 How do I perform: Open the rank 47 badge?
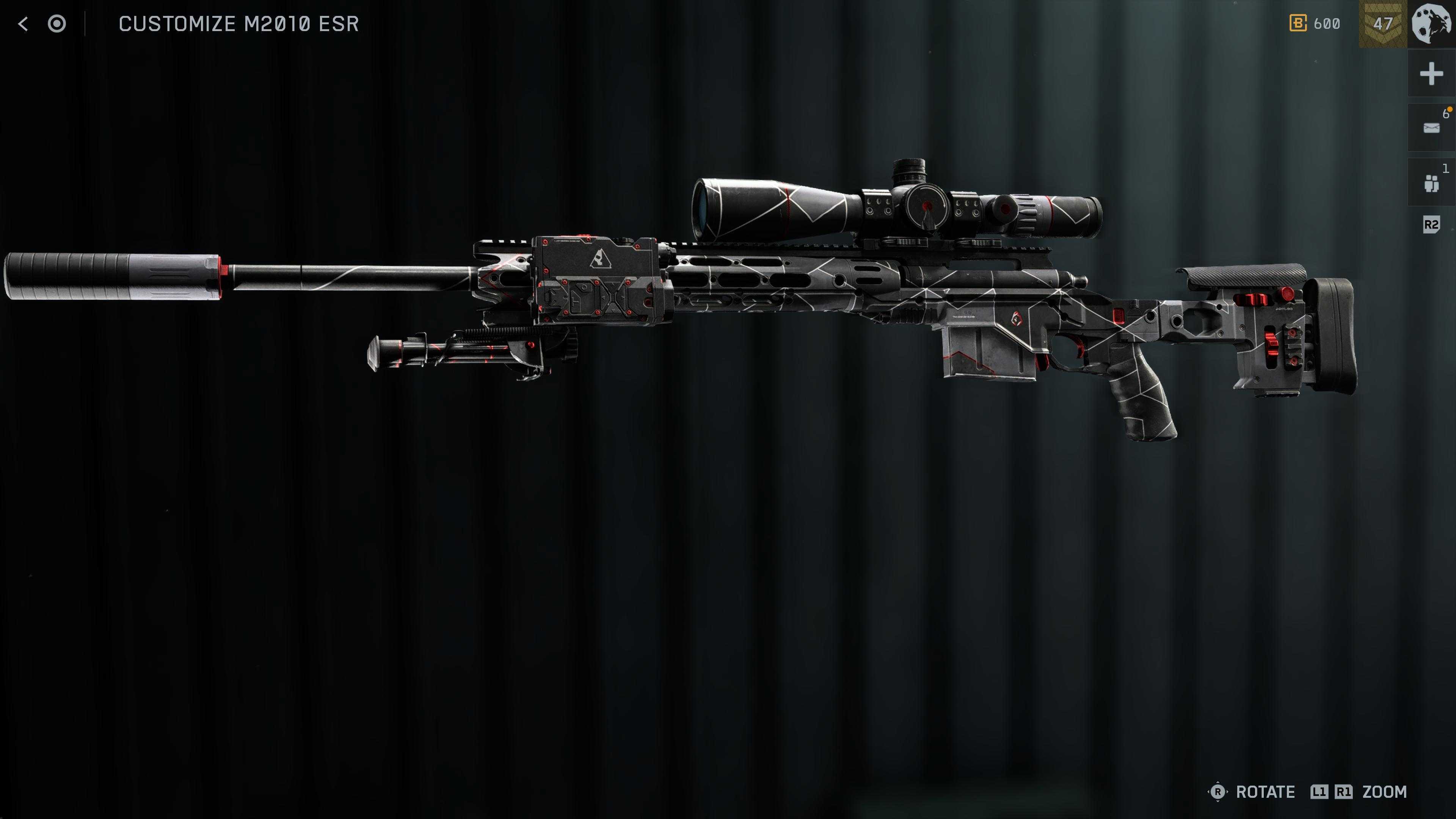1382,24
